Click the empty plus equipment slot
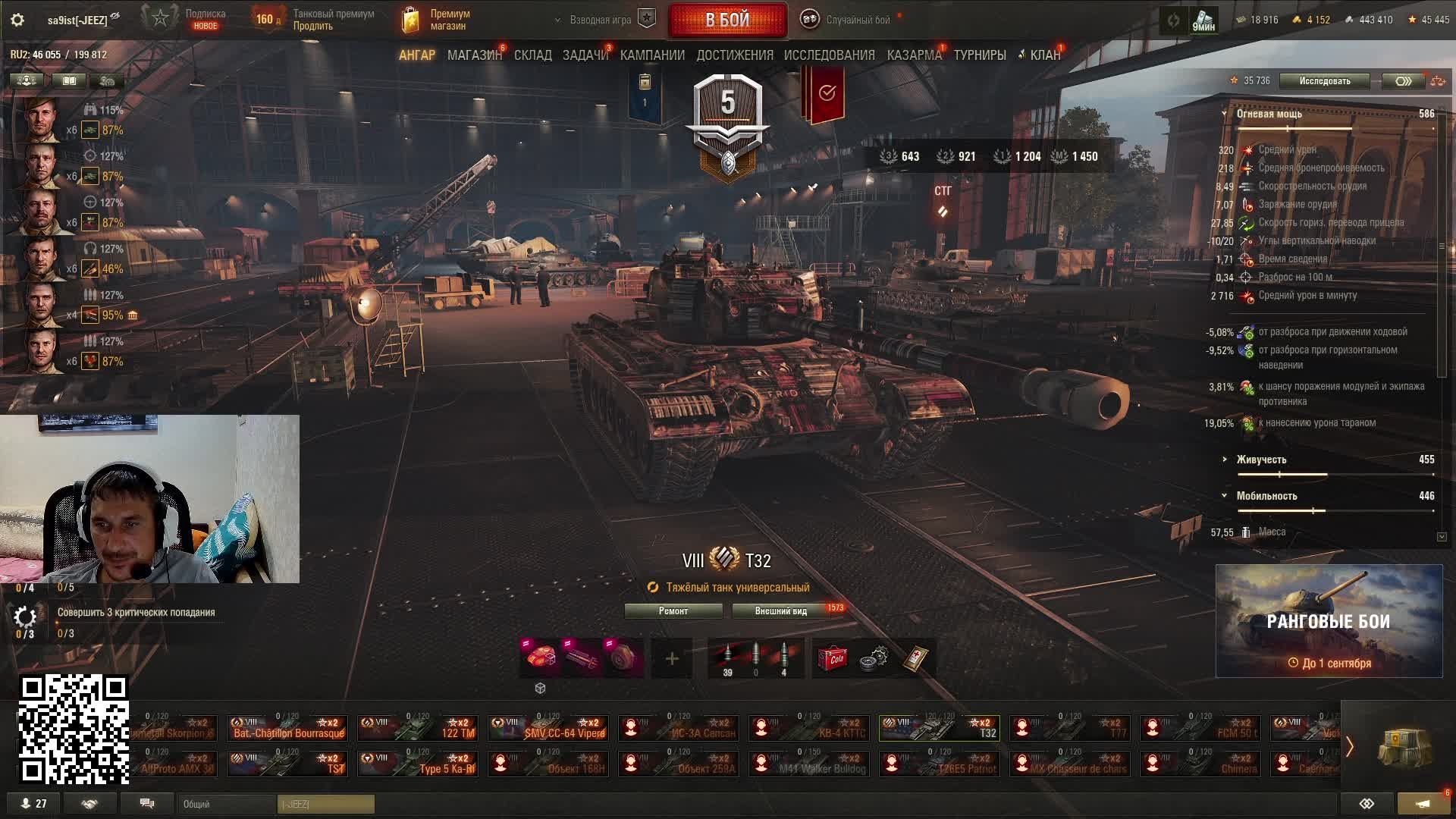1456x819 pixels. (x=672, y=658)
